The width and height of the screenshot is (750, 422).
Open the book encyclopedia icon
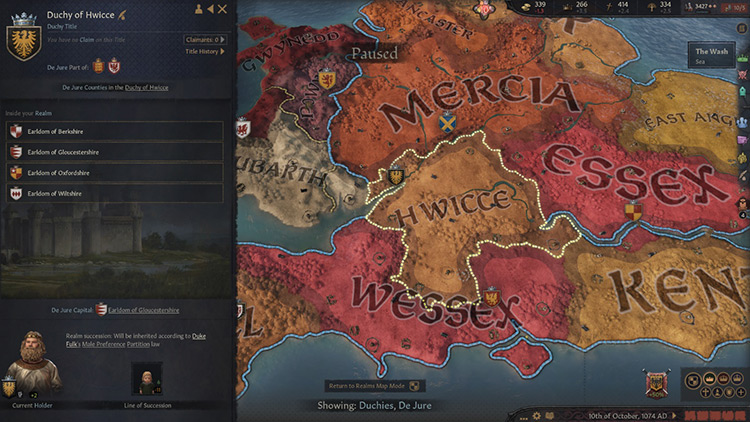point(551,415)
